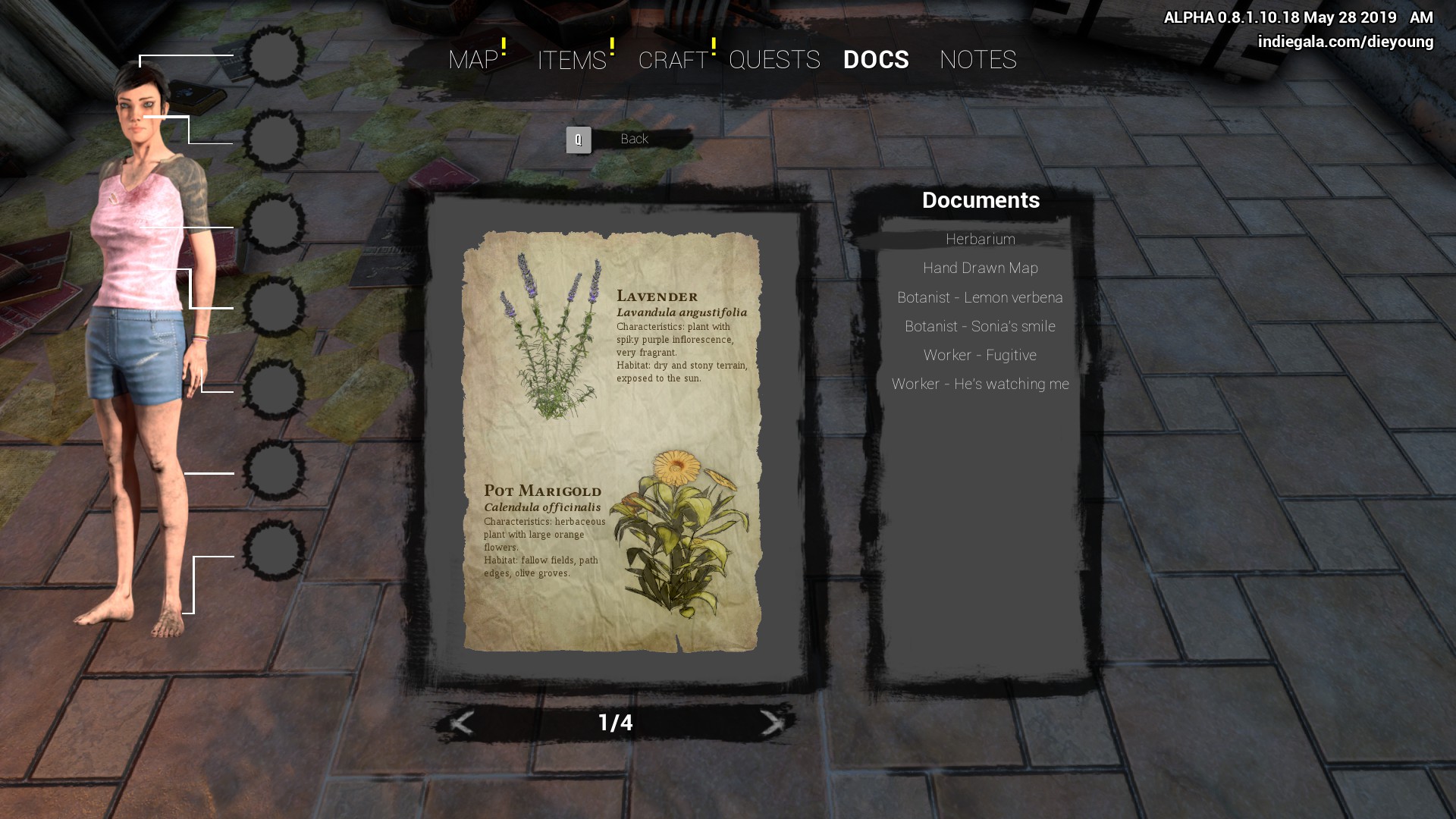Select the Herbarium document
This screenshot has height=819, width=1456.
click(x=980, y=240)
